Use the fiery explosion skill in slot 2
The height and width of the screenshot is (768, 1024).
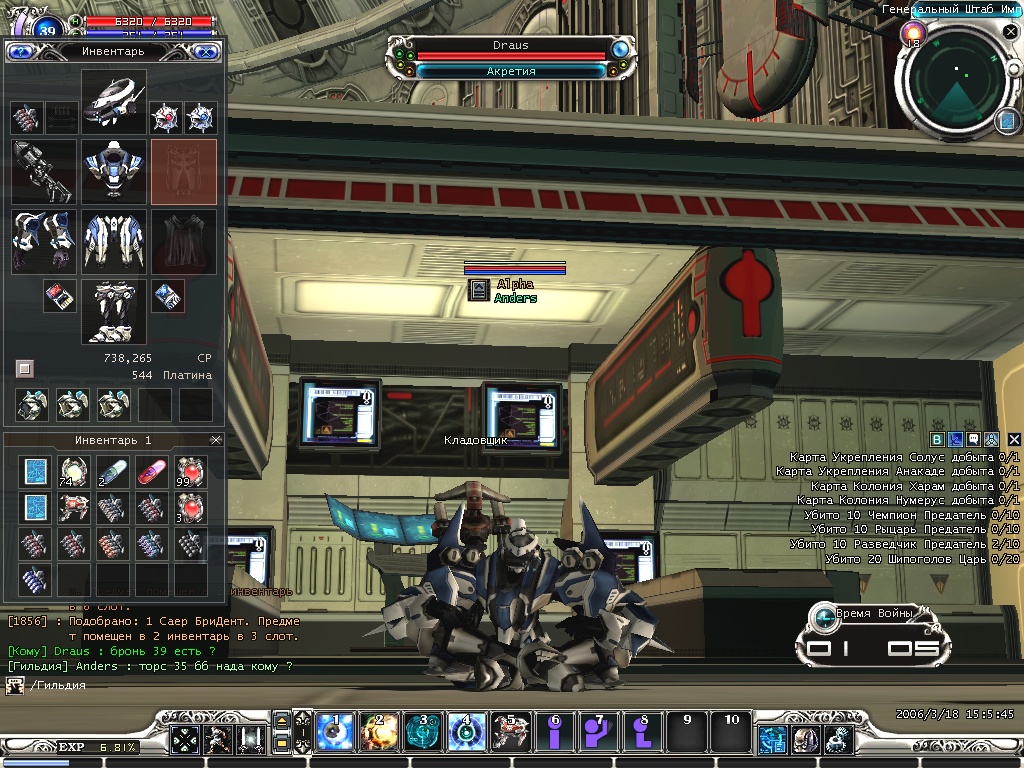pyautogui.click(x=378, y=733)
